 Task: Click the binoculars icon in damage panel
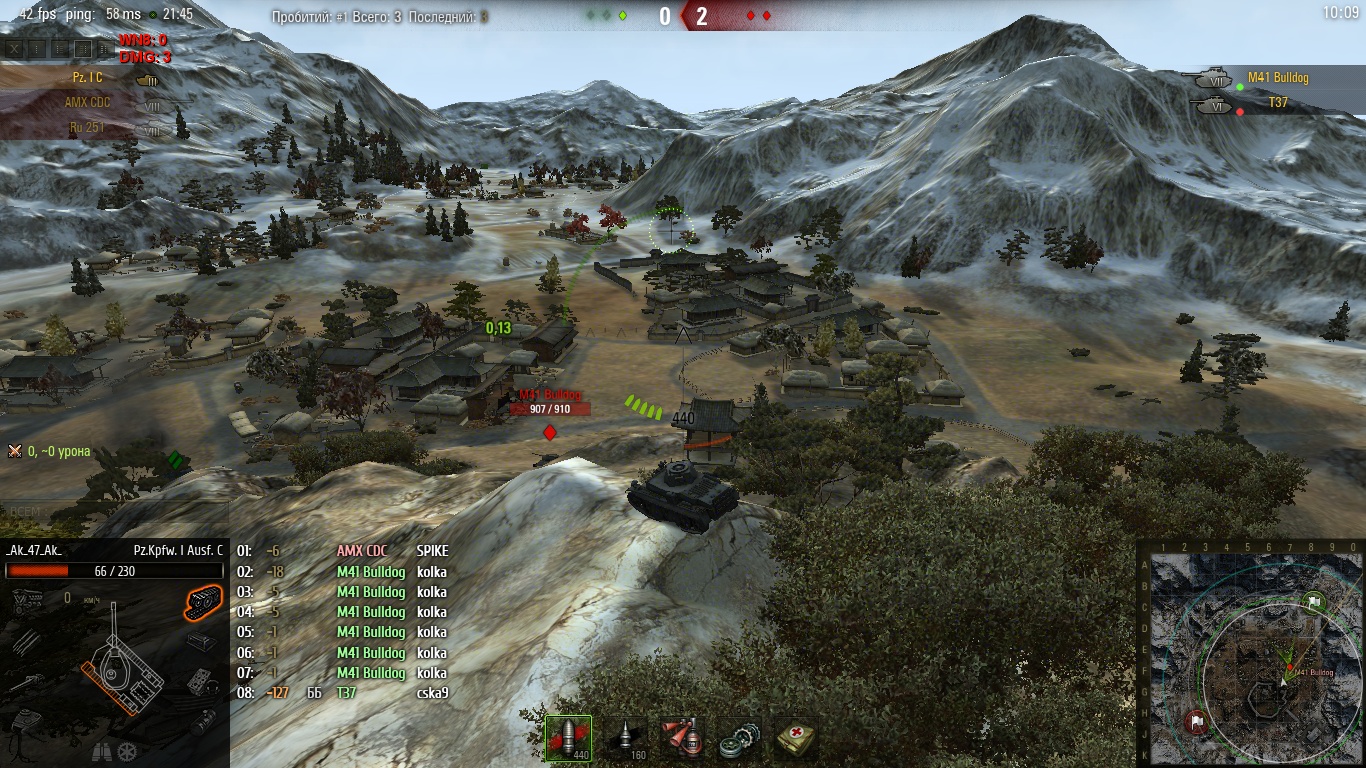[100, 750]
